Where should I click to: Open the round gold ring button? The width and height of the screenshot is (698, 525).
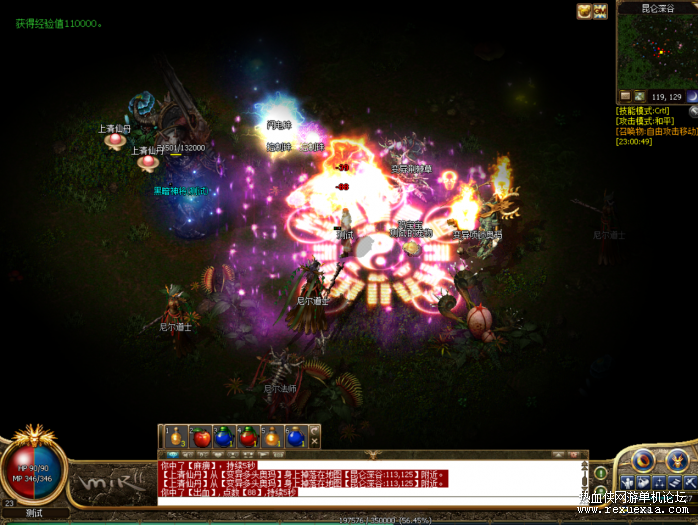(x=644, y=461)
